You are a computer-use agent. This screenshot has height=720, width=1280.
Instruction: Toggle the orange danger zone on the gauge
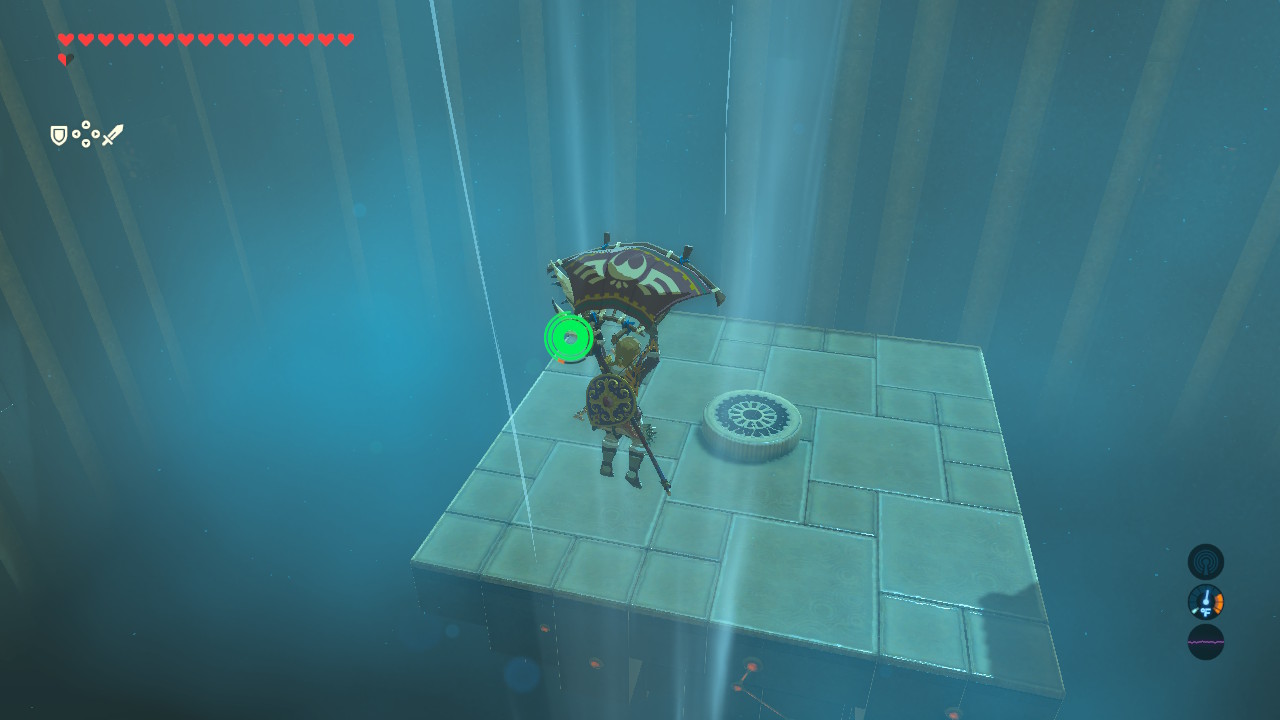1219,603
